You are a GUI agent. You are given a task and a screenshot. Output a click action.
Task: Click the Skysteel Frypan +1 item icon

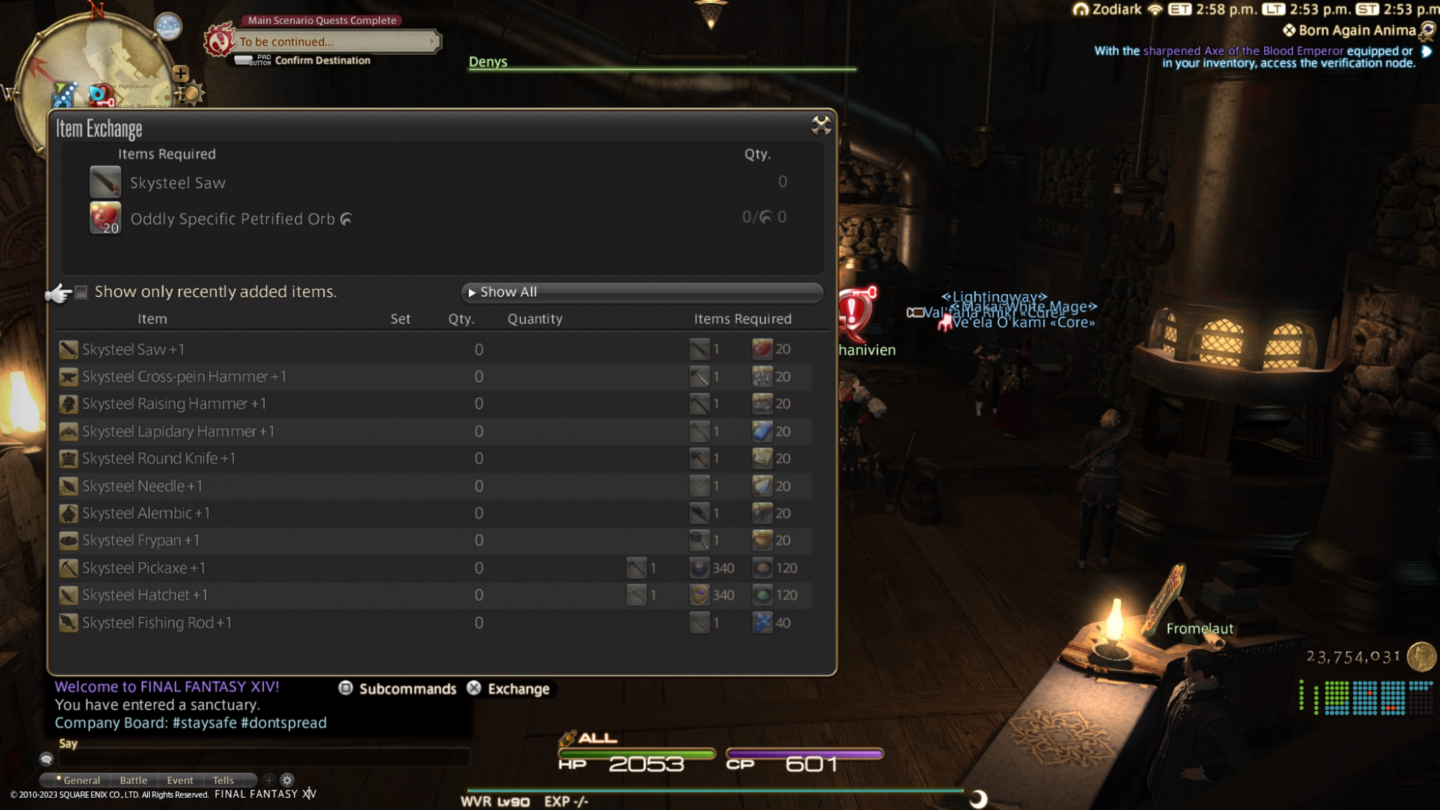point(67,540)
